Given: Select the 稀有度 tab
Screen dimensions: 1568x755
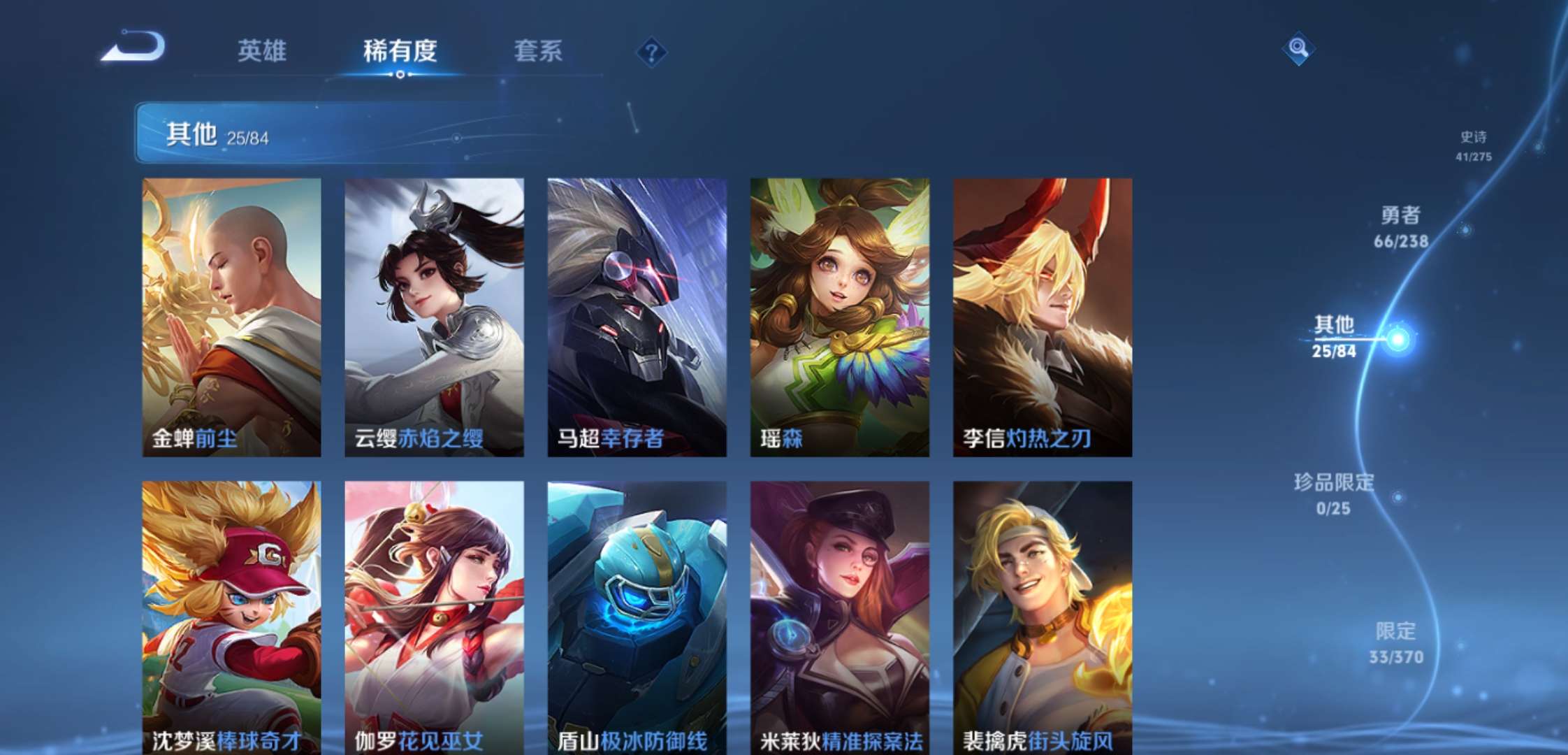Looking at the screenshot, I should pyautogui.click(x=400, y=50).
